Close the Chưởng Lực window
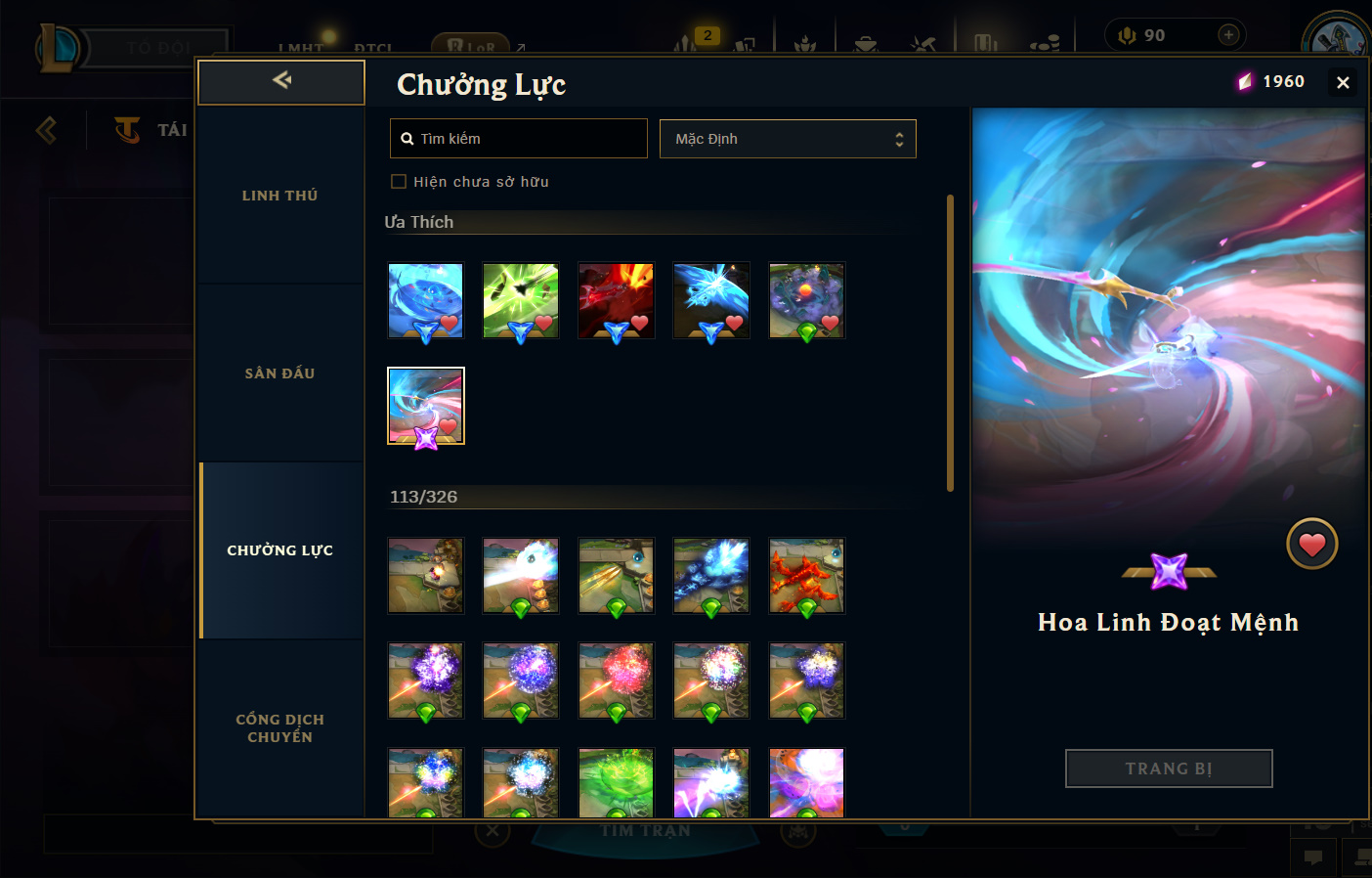The image size is (1372, 878). (x=1343, y=83)
